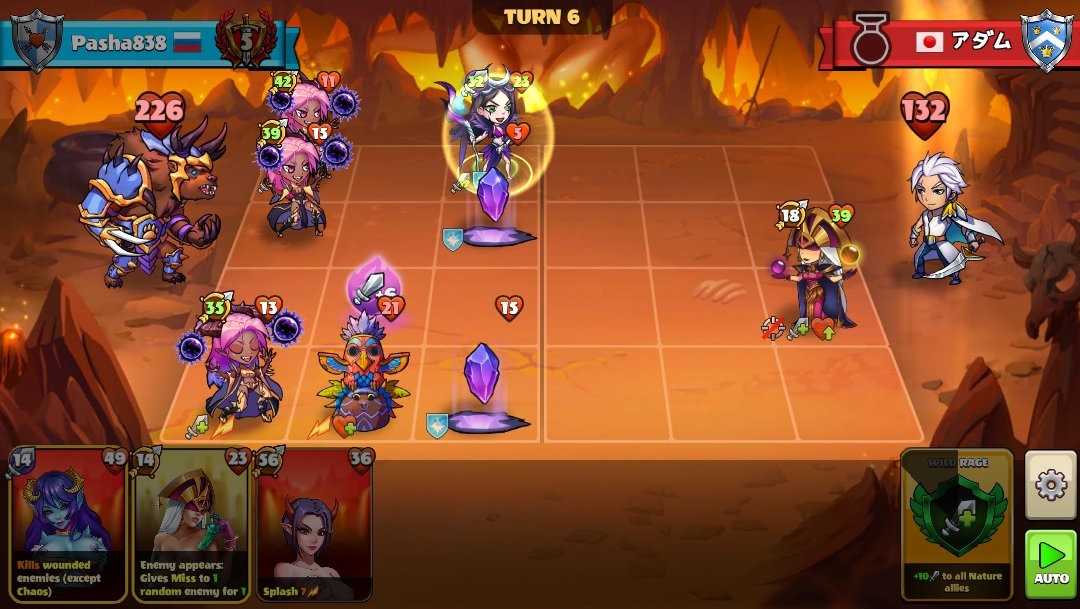
Task: Open settings with the gear button
Action: [x=1051, y=485]
